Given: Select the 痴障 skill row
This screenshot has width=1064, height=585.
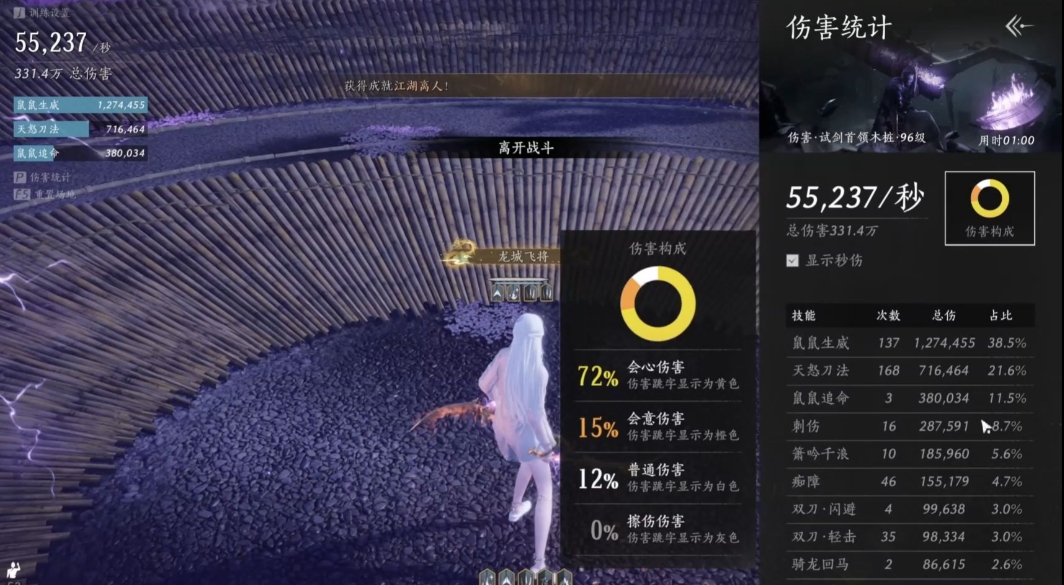Looking at the screenshot, I should tap(908, 481).
